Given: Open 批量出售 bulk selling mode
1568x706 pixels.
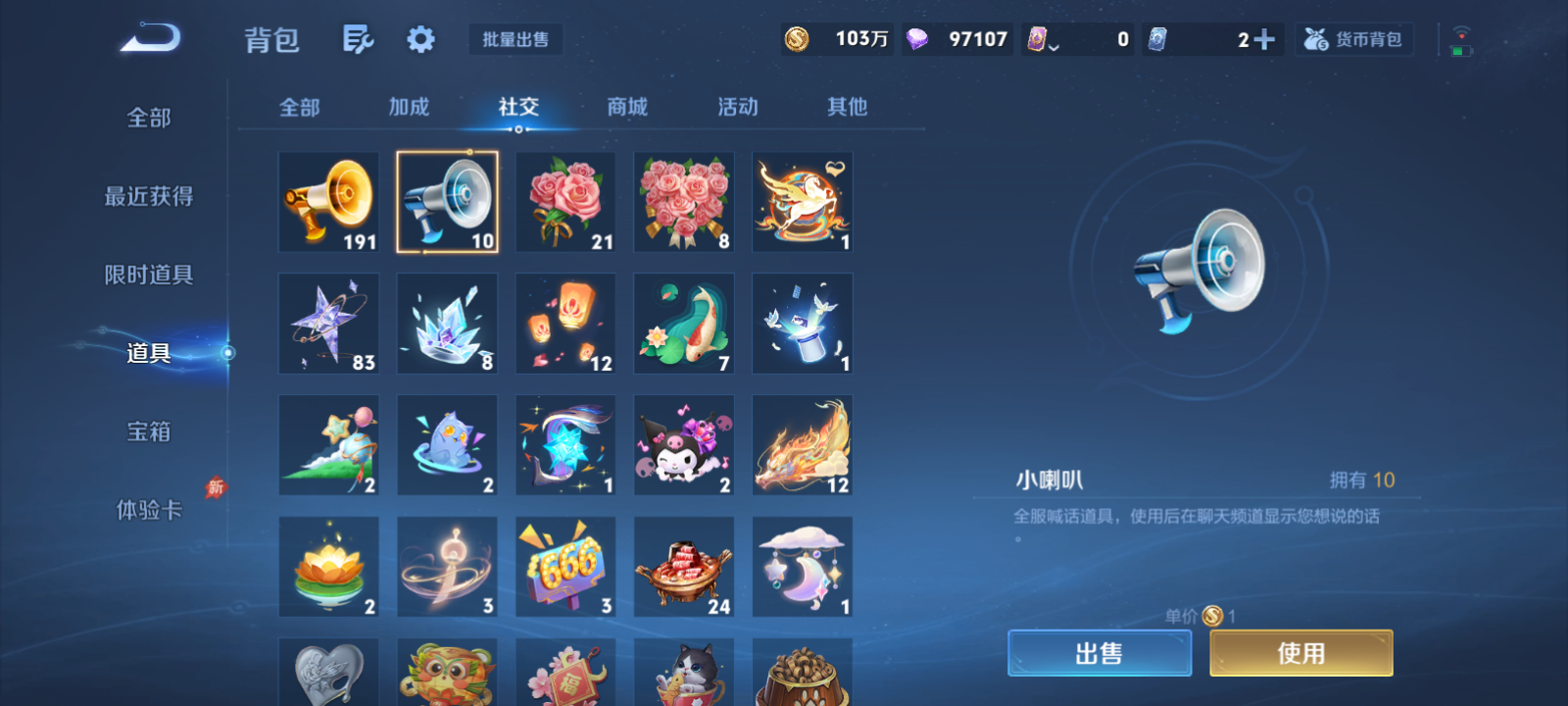Looking at the screenshot, I should (516, 39).
